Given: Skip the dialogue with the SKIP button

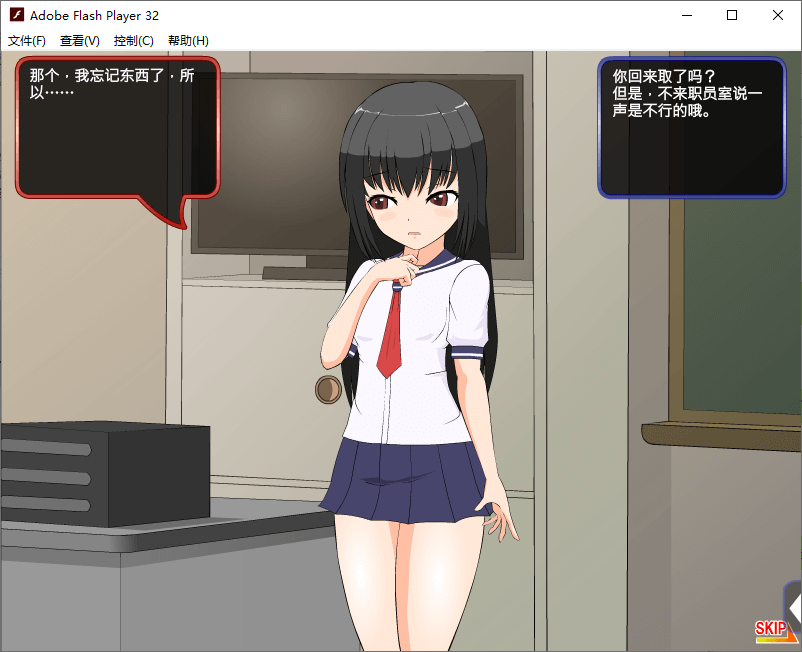Looking at the screenshot, I should (771, 628).
